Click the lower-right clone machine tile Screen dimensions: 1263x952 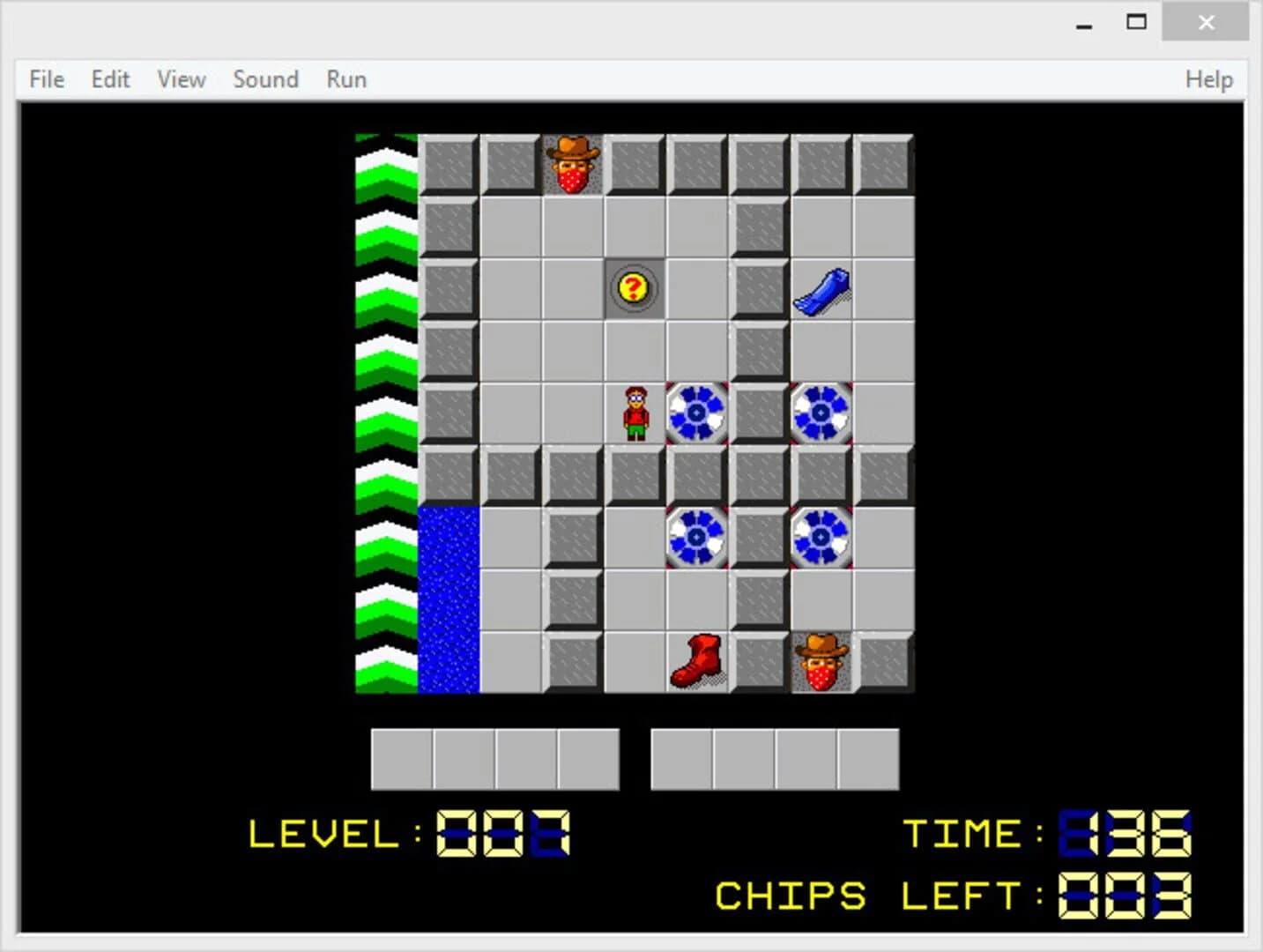coord(822,538)
